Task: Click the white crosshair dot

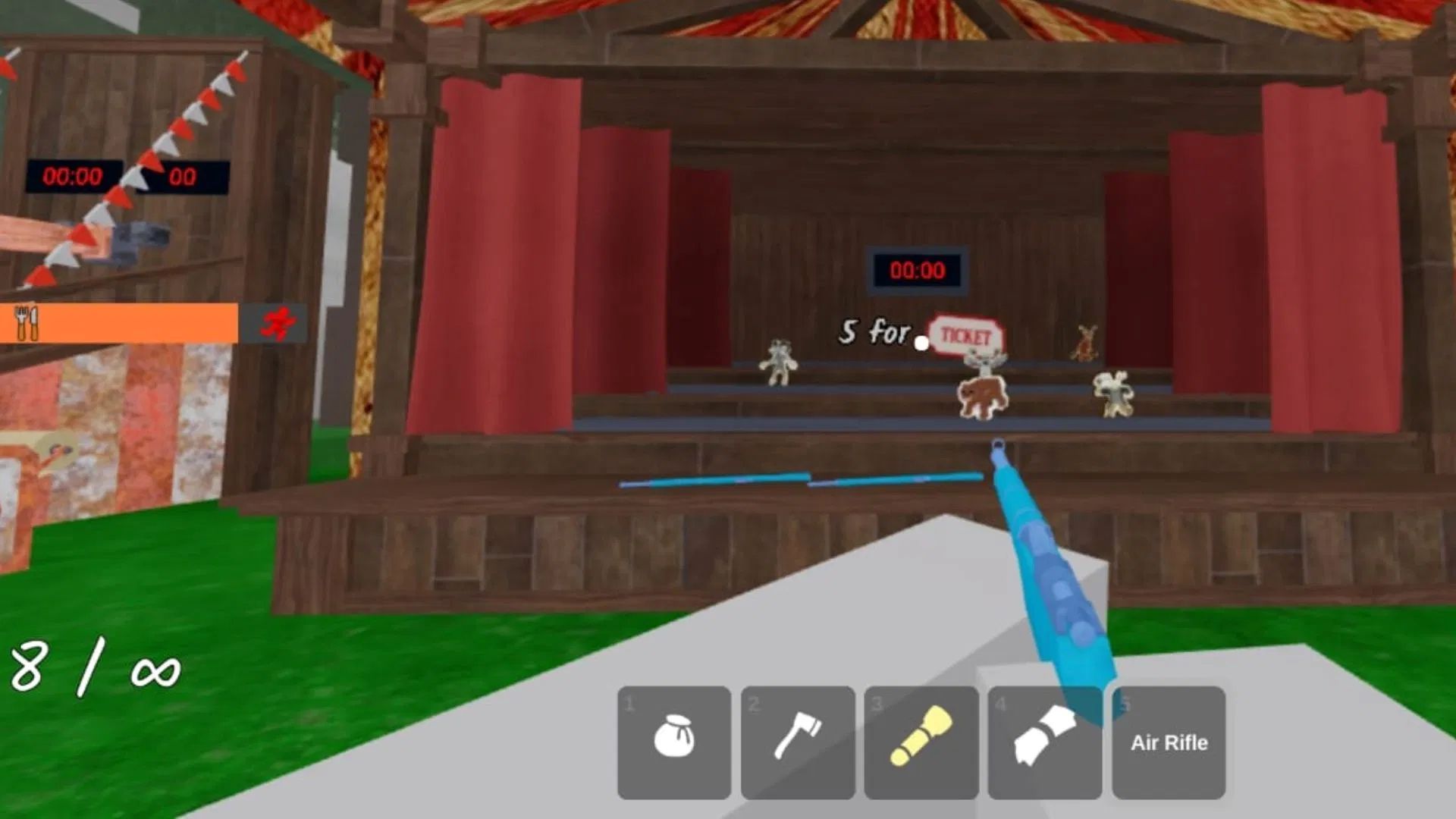Action: click(x=921, y=342)
